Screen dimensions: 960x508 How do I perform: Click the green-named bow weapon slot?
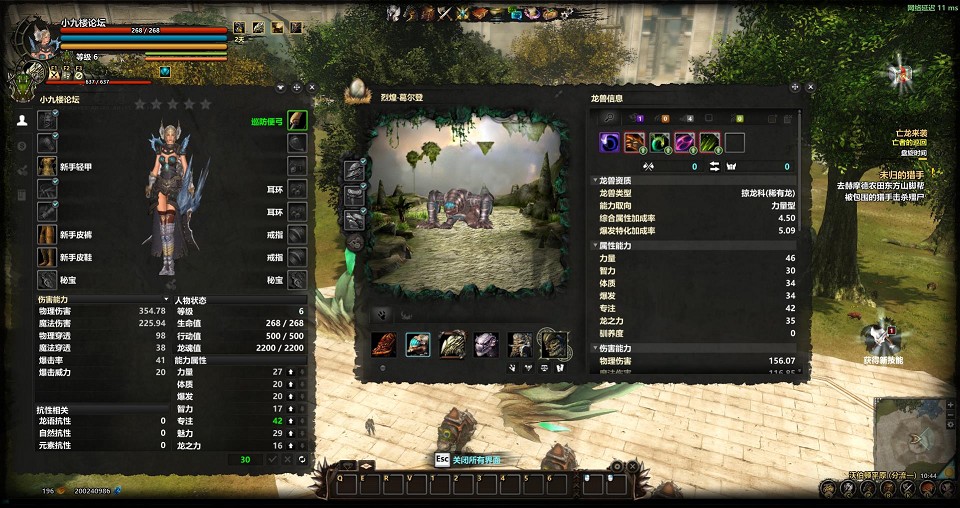(x=297, y=121)
